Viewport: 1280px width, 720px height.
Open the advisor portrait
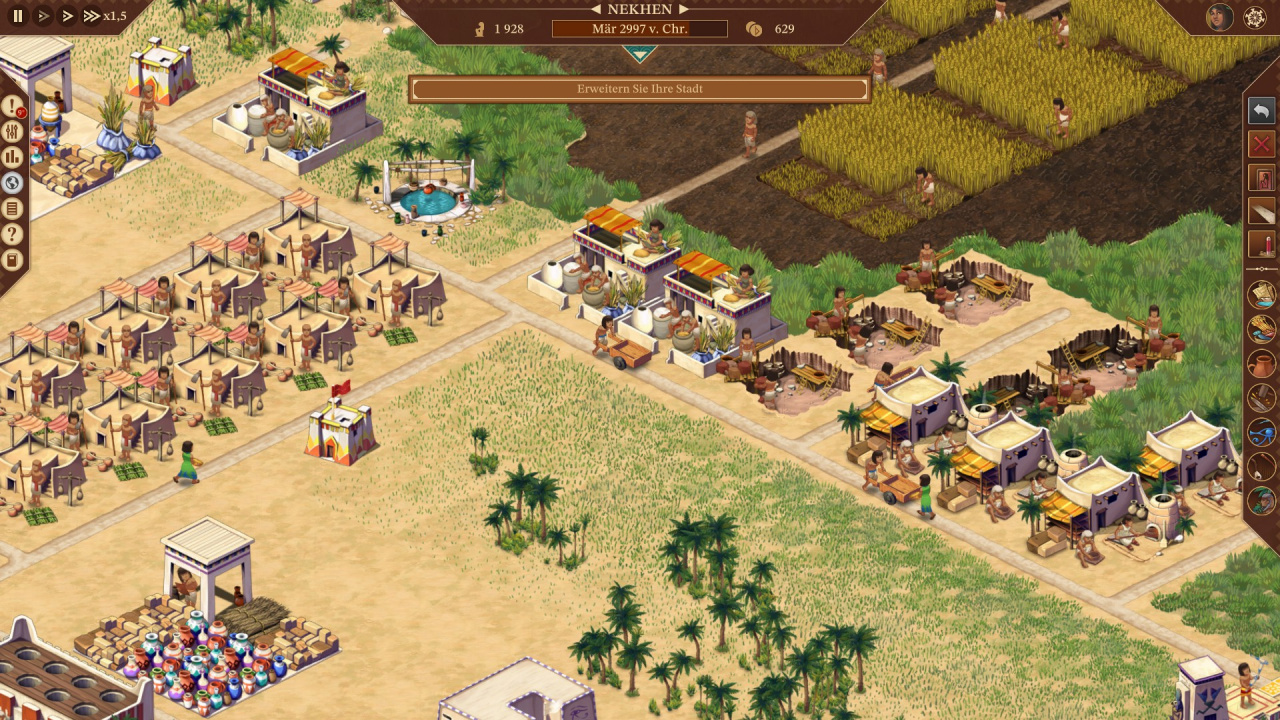coord(1219,17)
